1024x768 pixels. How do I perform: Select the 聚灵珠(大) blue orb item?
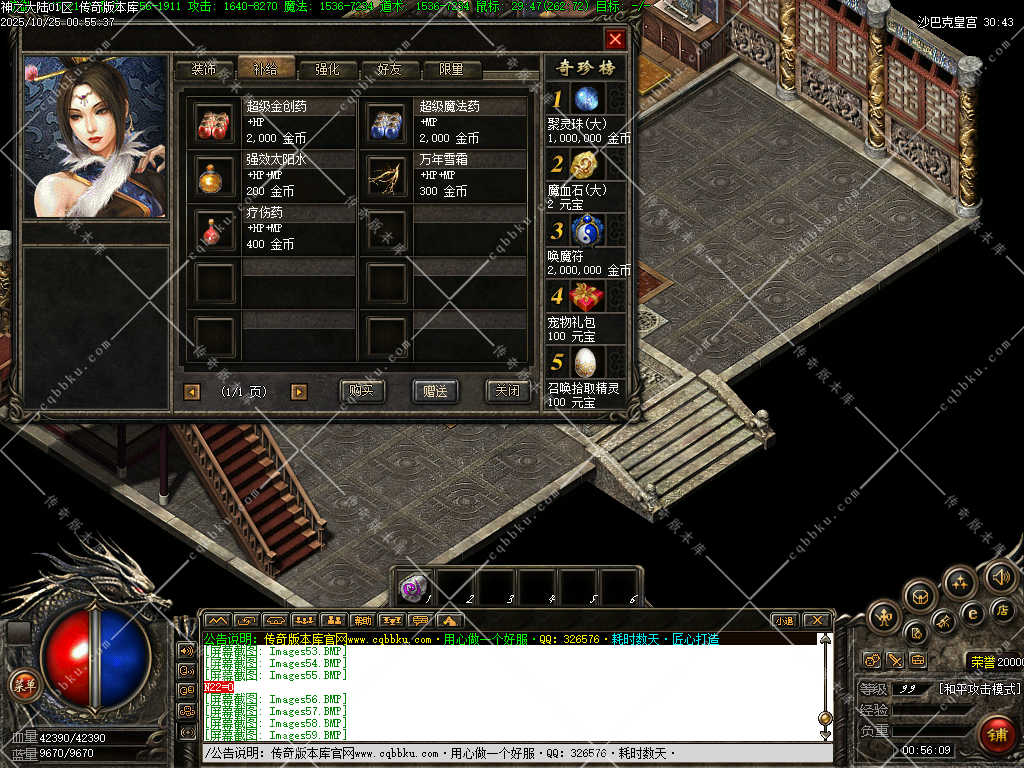click(x=586, y=98)
